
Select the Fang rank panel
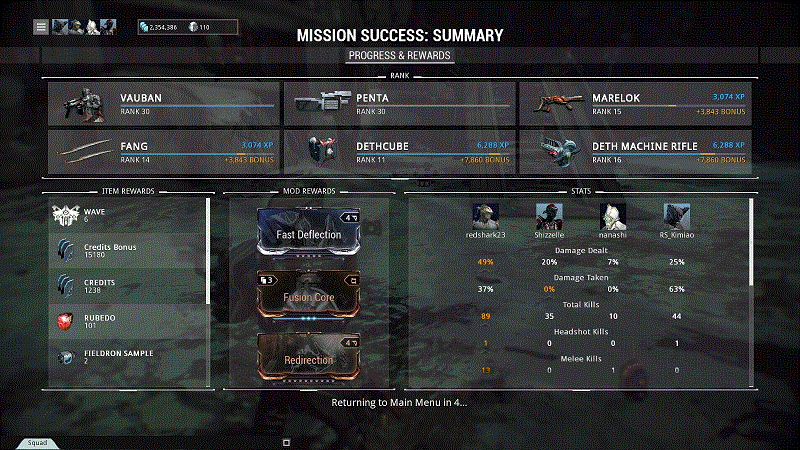click(x=164, y=151)
